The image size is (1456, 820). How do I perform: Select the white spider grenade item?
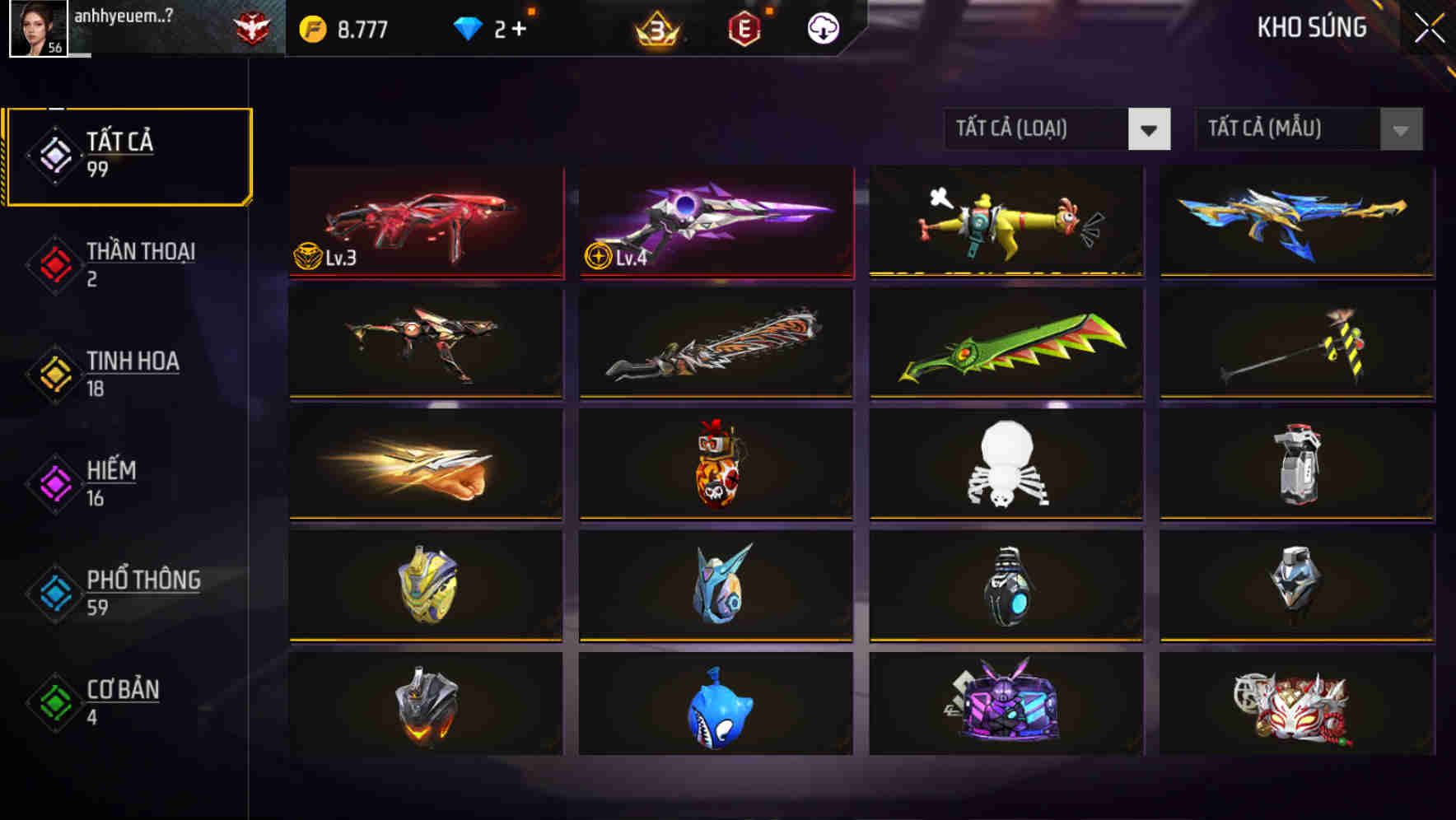pos(1006,465)
